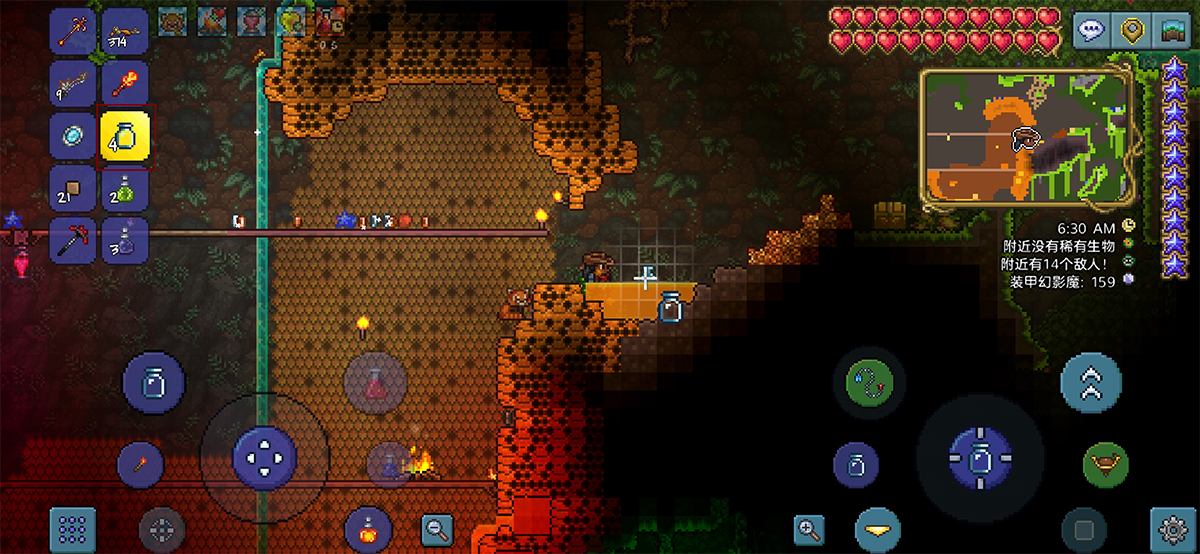Screen dimensions: 1200x554
Task: Choose the flaming scepter hotbar slot
Action: pyautogui.click(x=125, y=83)
